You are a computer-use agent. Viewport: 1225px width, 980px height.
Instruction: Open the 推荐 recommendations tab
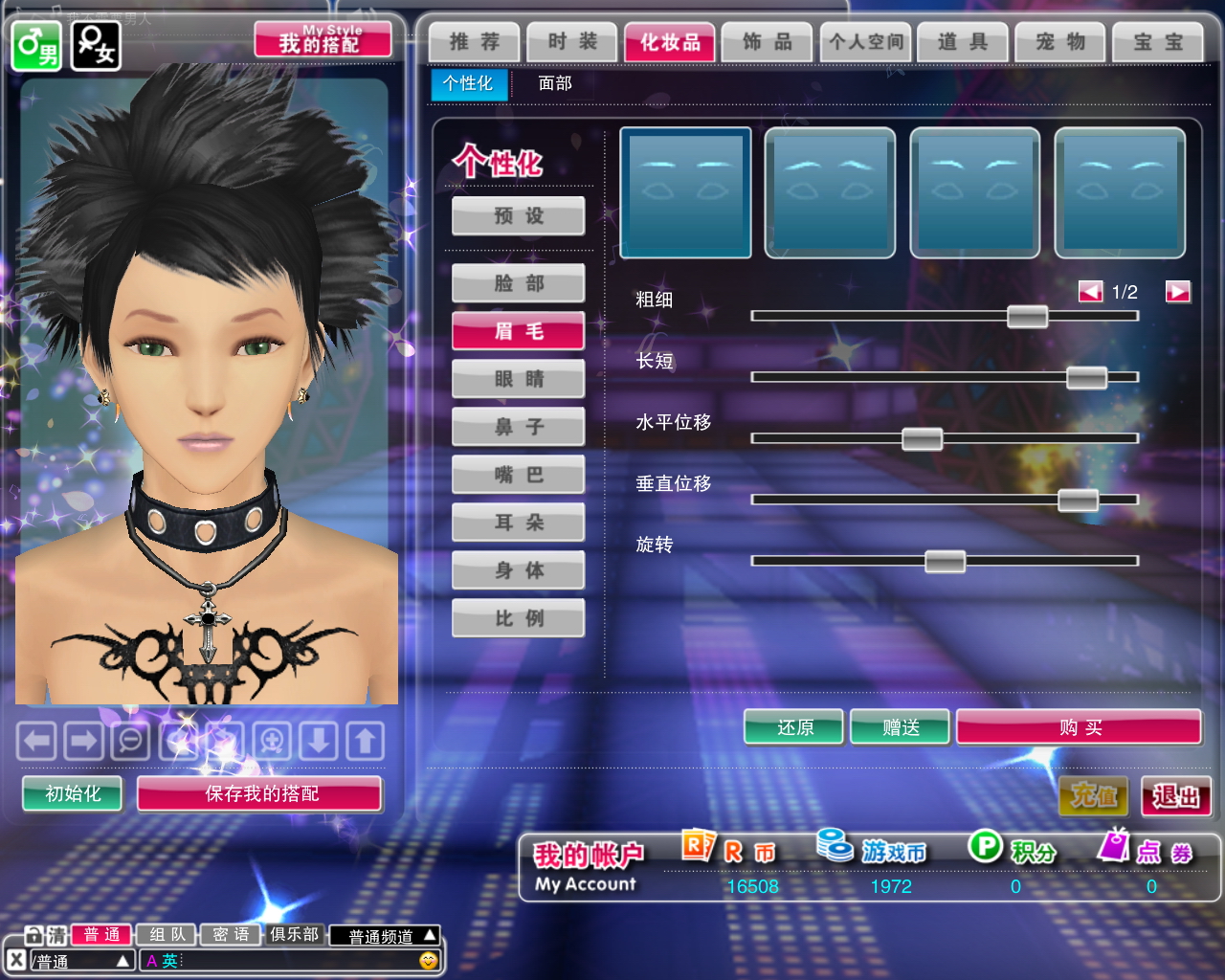click(475, 42)
